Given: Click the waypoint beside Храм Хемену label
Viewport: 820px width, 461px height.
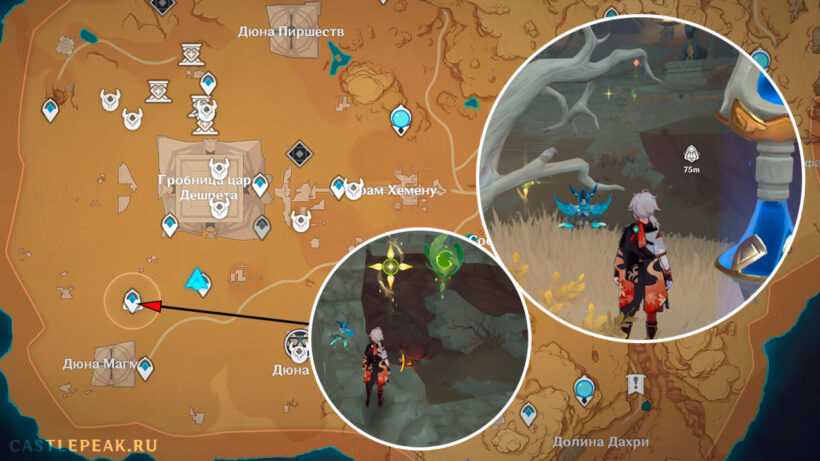Looking at the screenshot, I should tap(339, 187).
